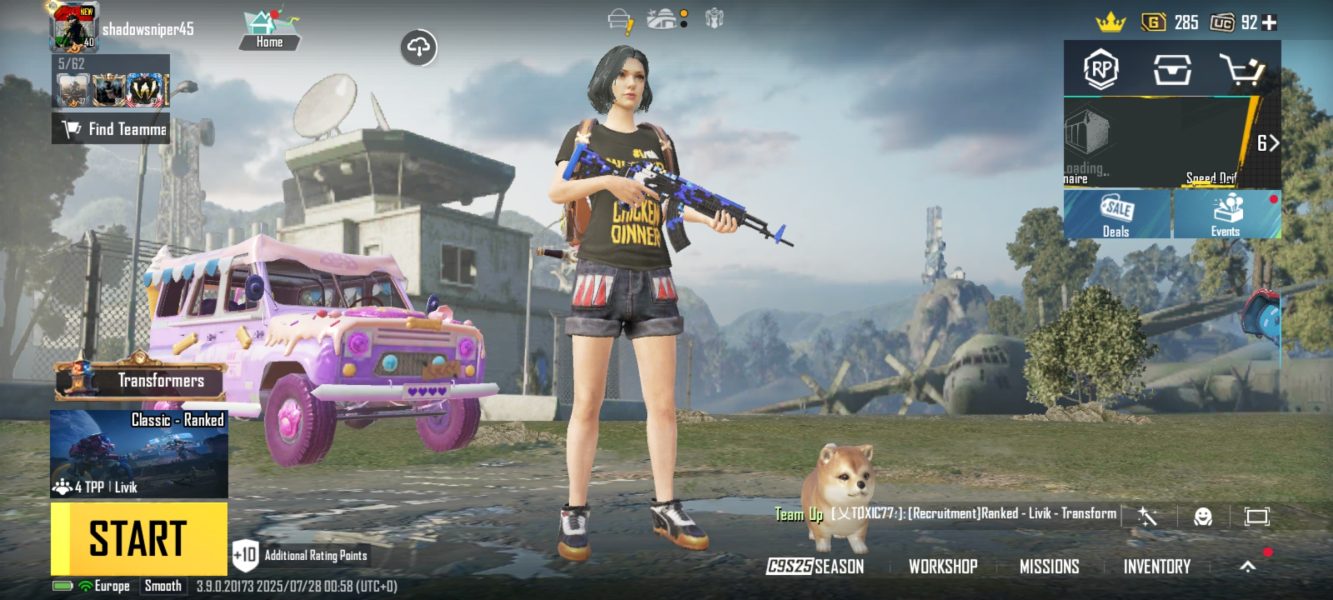Open shadowsniper45's player profile avatar
Viewport: 1333px width, 600px height.
pos(75,27)
